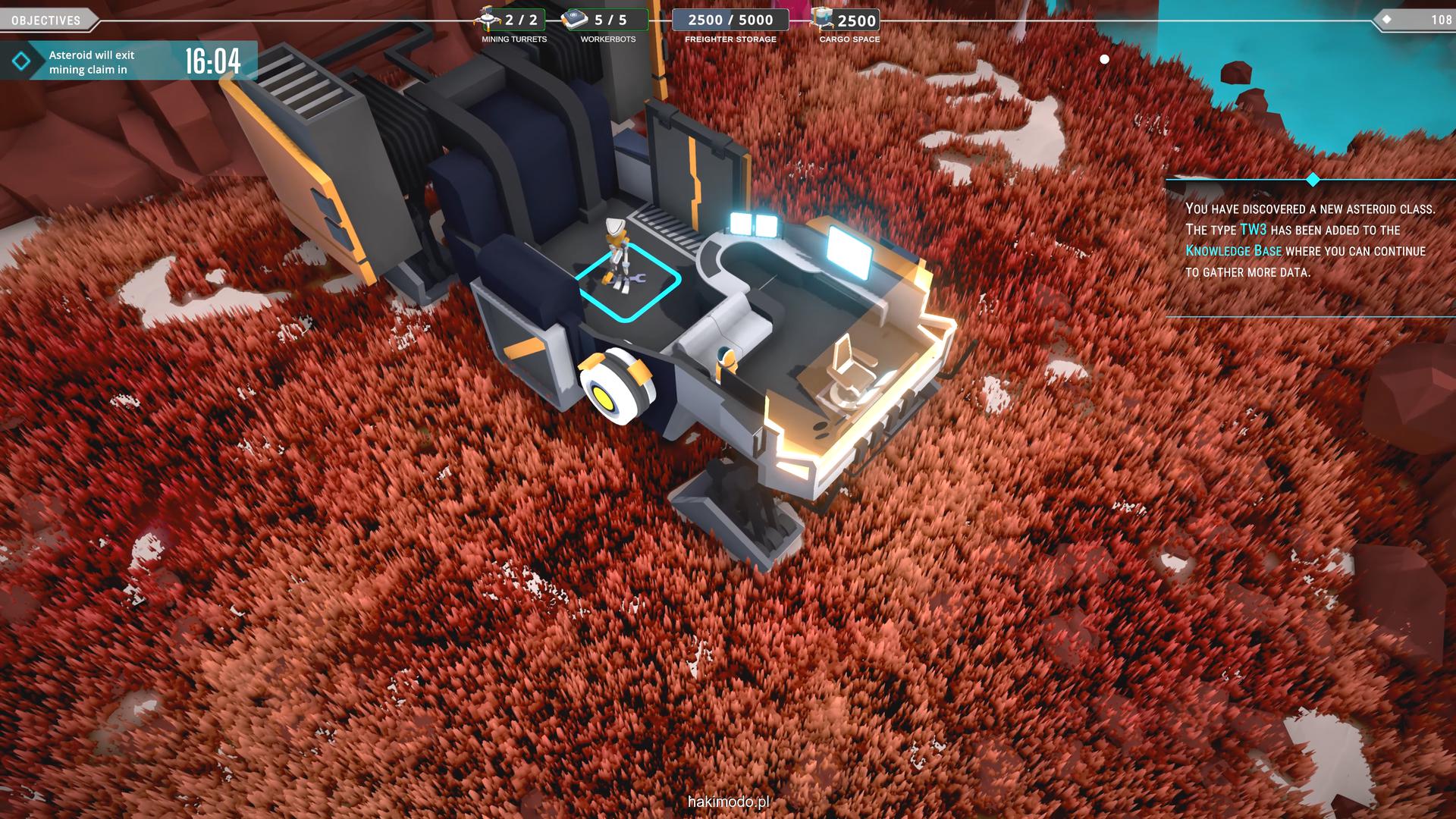Open the Objectives panel

pos(46,20)
